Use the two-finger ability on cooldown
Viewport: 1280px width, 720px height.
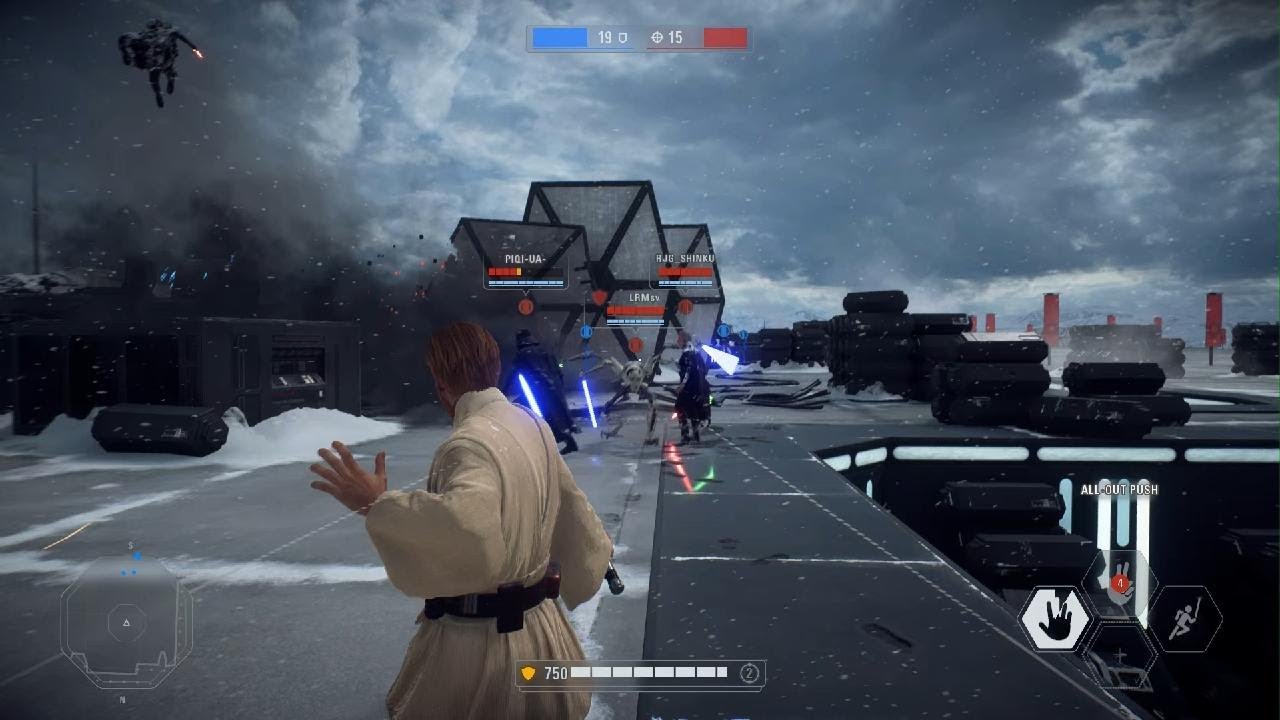click(x=1120, y=580)
